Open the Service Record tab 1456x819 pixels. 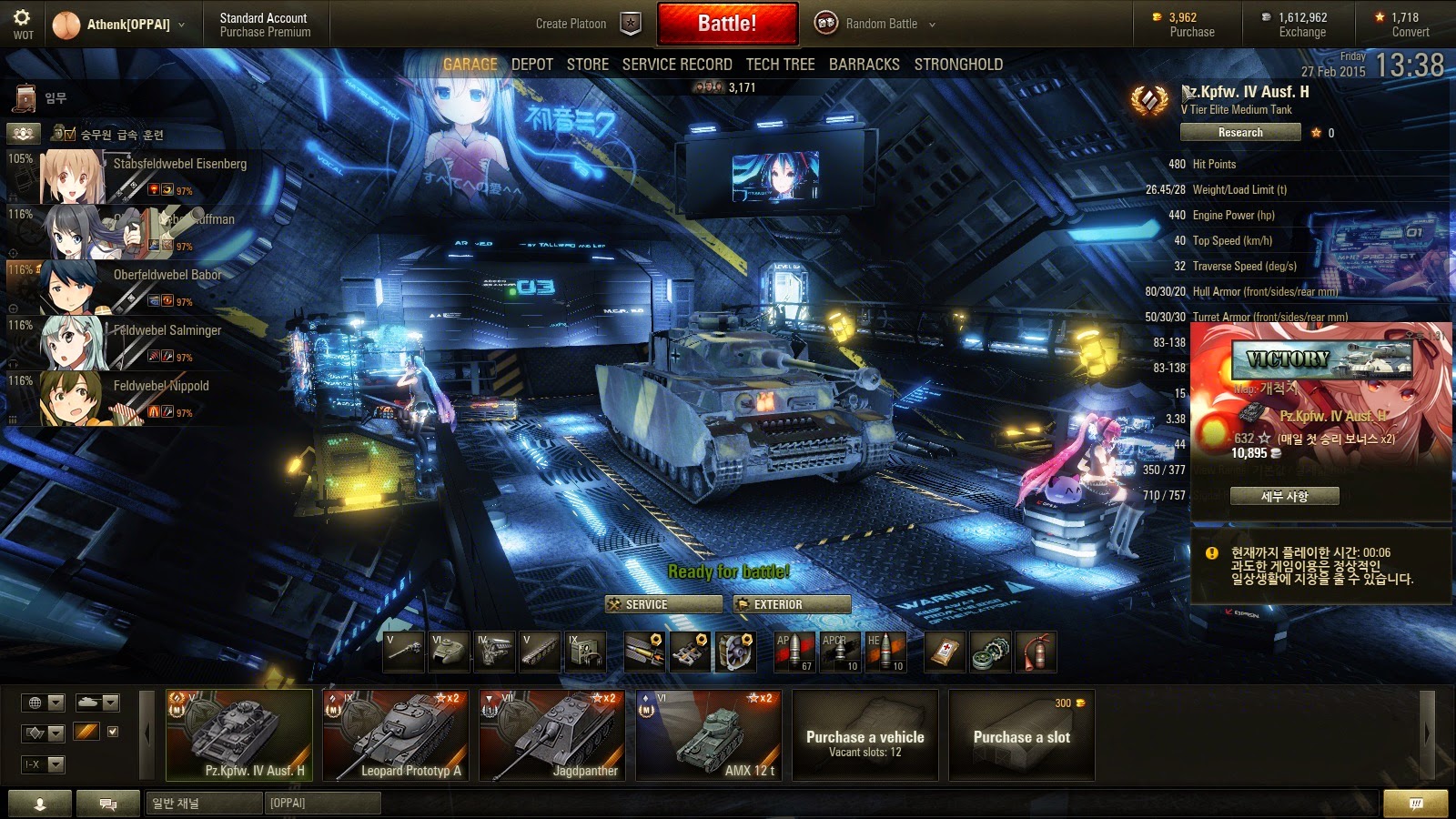(676, 65)
